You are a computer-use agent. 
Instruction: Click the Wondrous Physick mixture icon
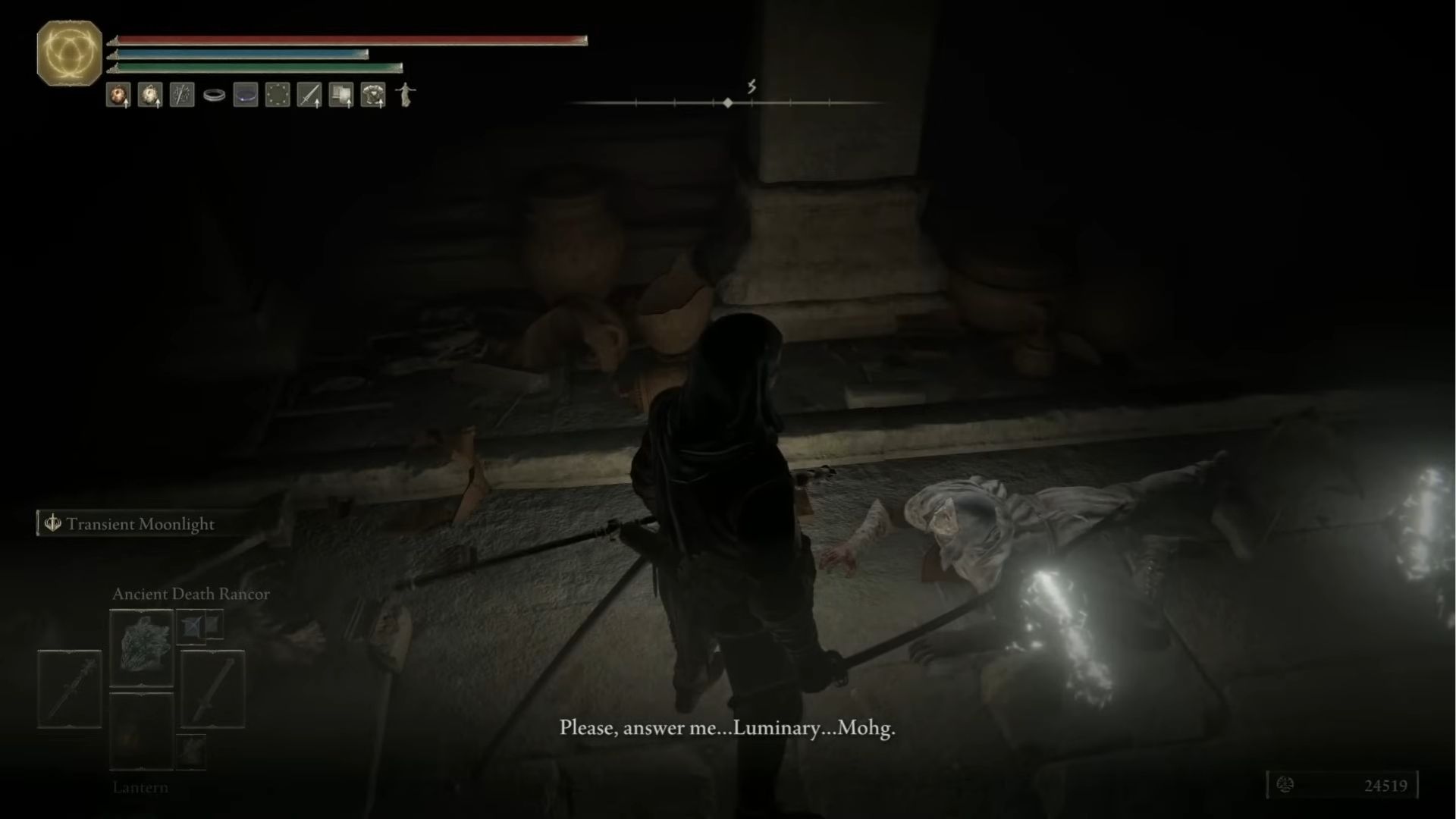[182, 93]
